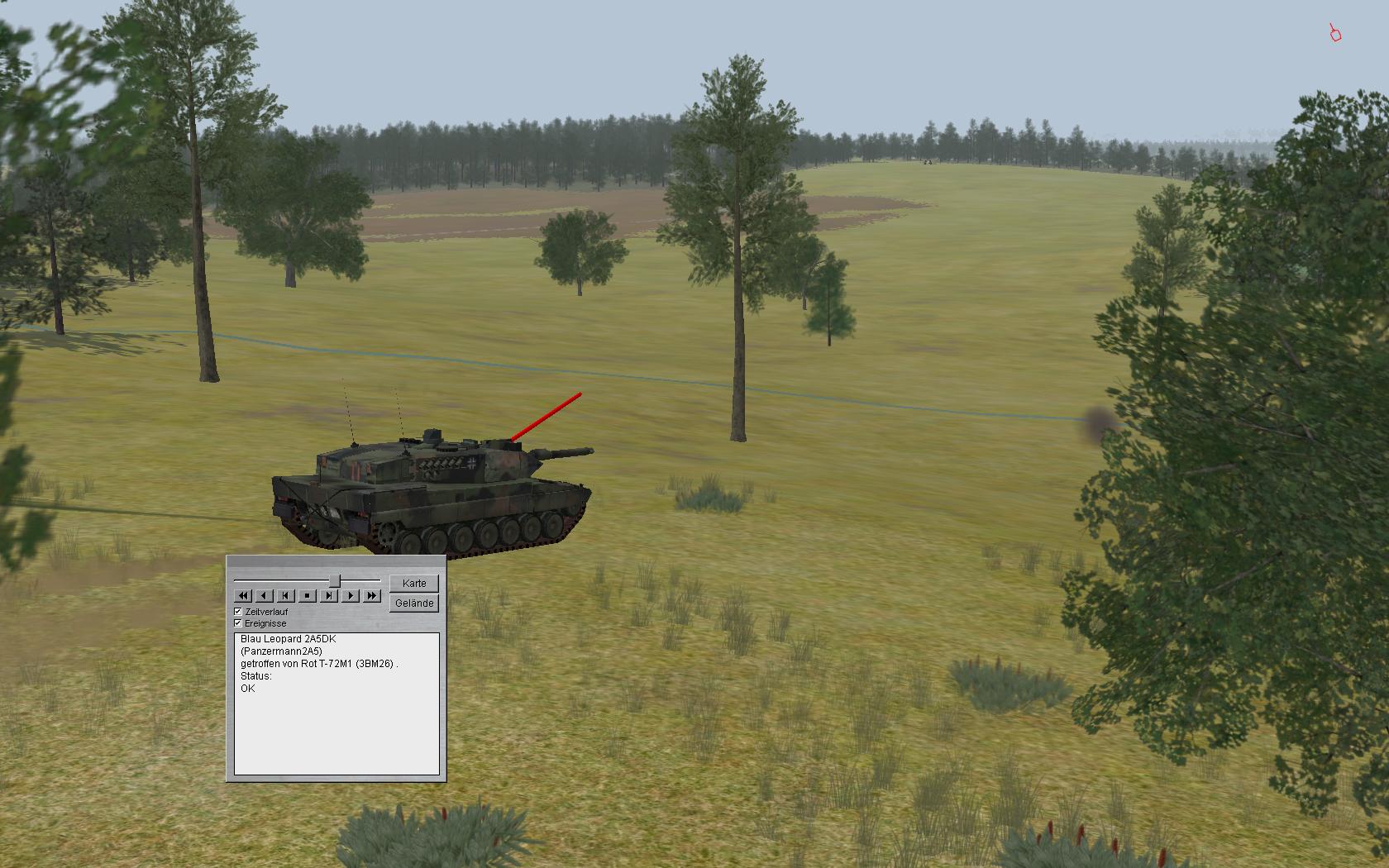Screen dimensions: 1389x868
Task: Switch to the Gelände terrain view
Action: coord(413,603)
